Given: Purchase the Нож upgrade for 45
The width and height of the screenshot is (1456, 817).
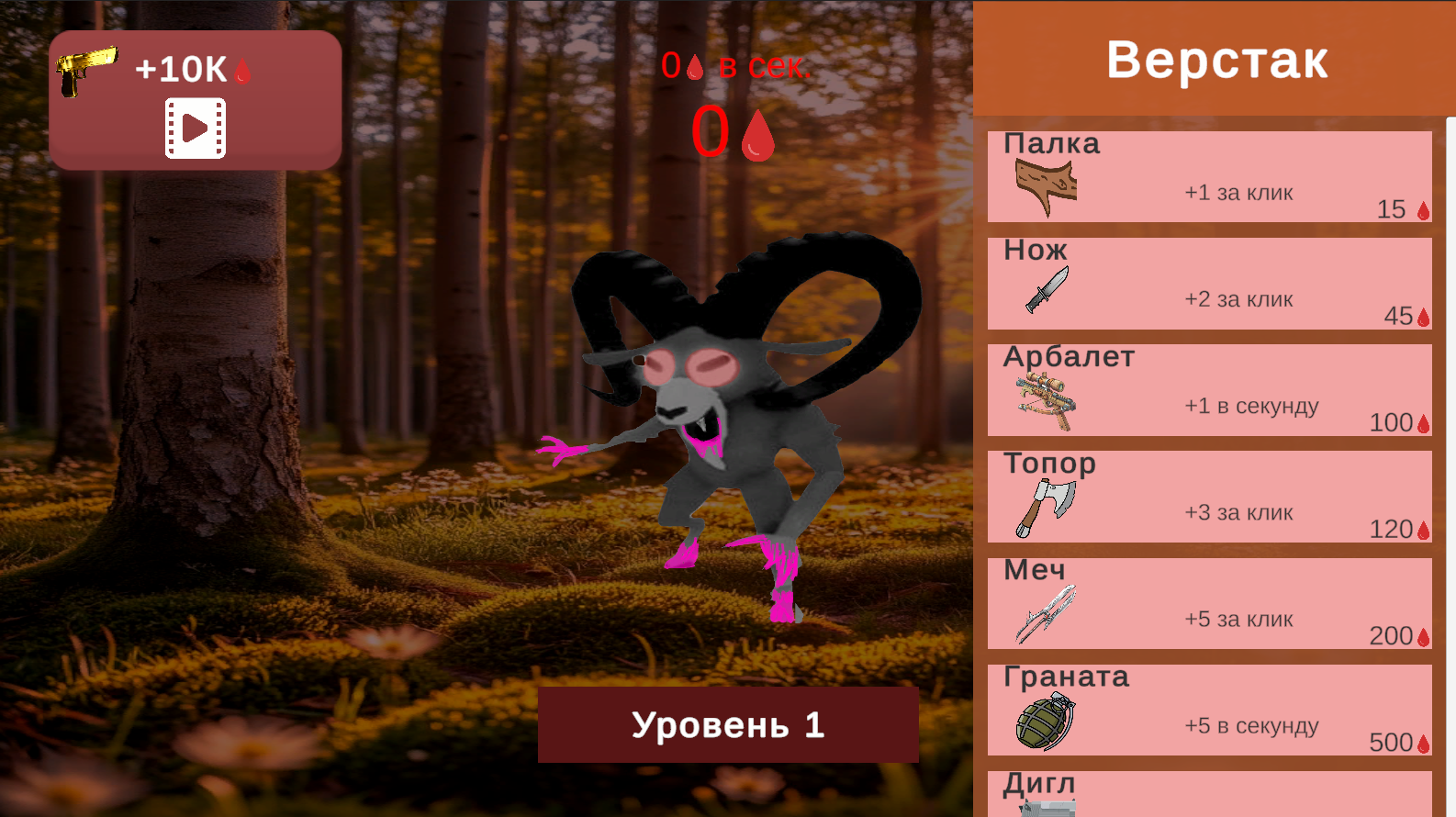Looking at the screenshot, I should coord(1209,283).
